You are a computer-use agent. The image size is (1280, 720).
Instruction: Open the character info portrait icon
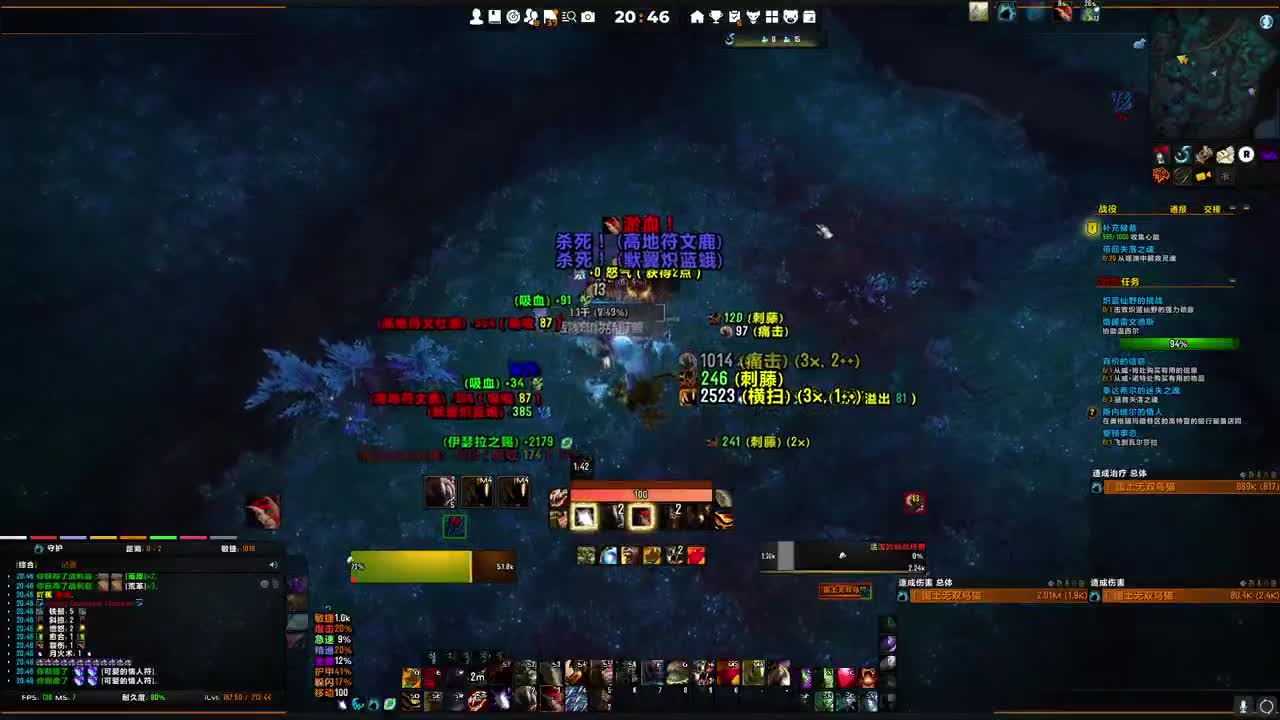click(x=477, y=16)
